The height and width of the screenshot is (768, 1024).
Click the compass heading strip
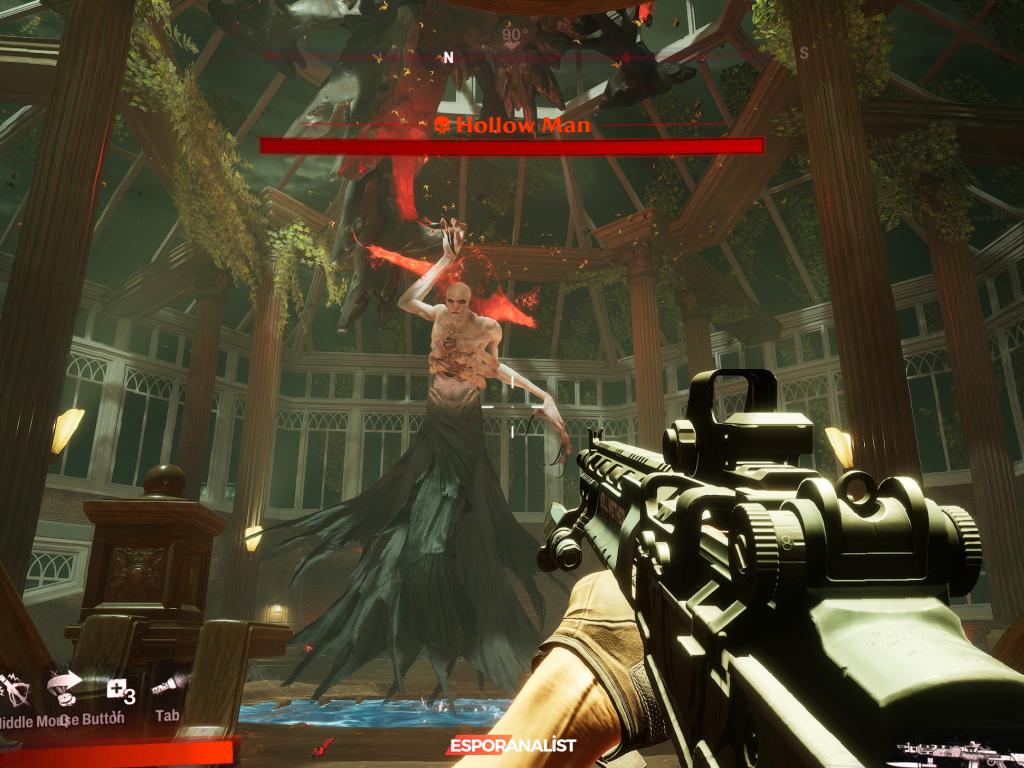coord(512,57)
